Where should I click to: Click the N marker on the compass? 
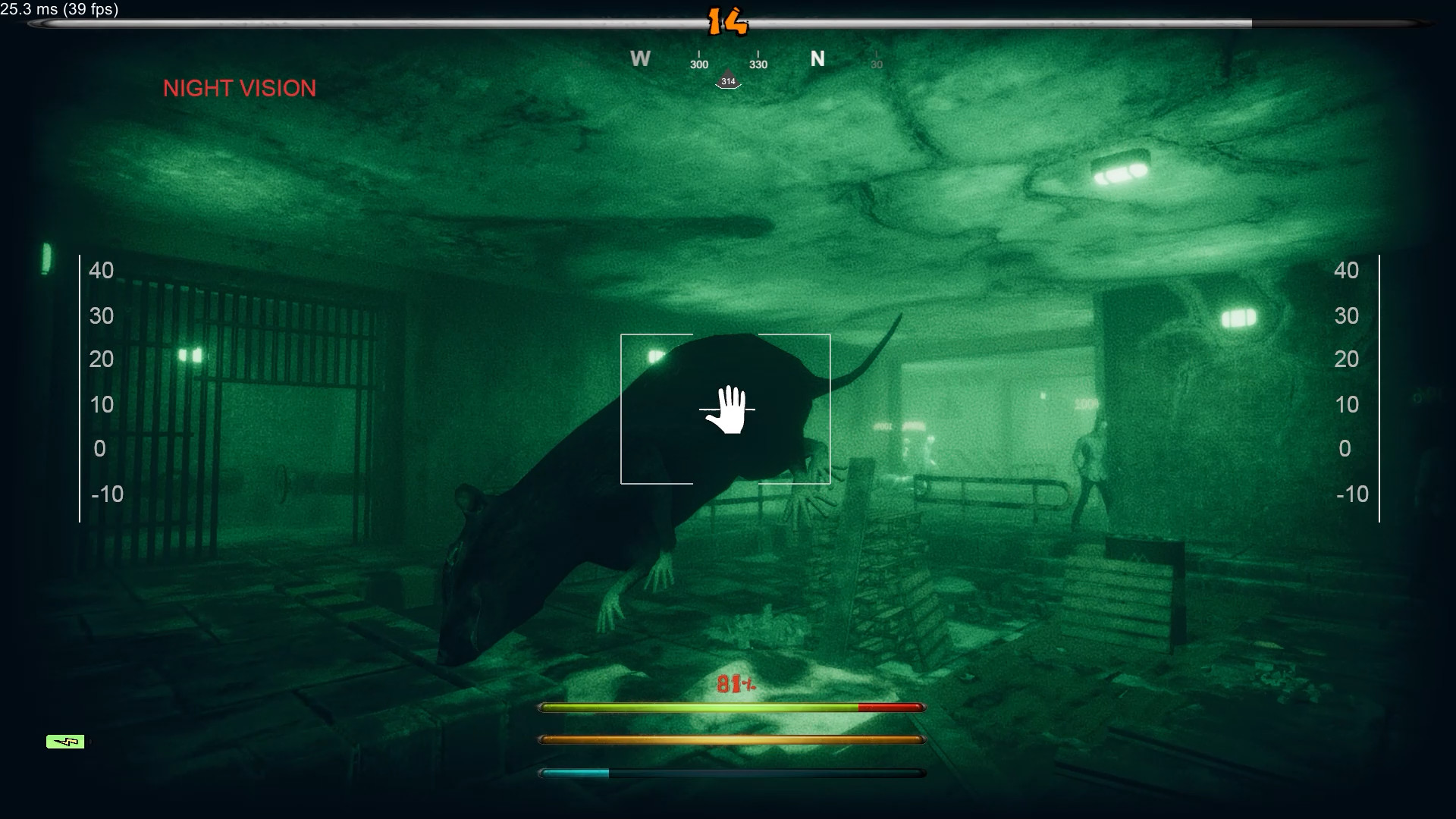tap(818, 57)
